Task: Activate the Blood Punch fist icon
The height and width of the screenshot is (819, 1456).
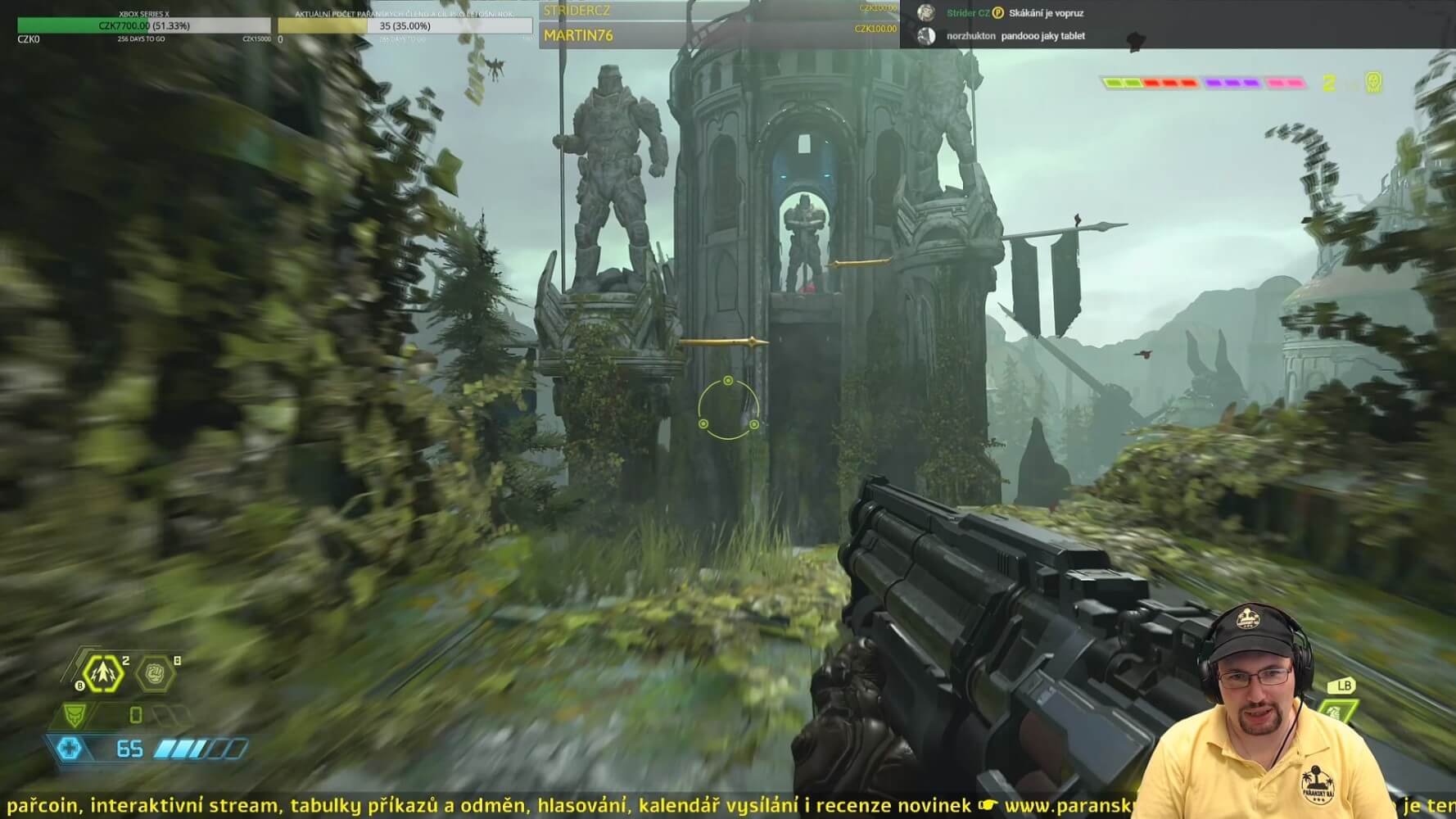Action: point(156,674)
